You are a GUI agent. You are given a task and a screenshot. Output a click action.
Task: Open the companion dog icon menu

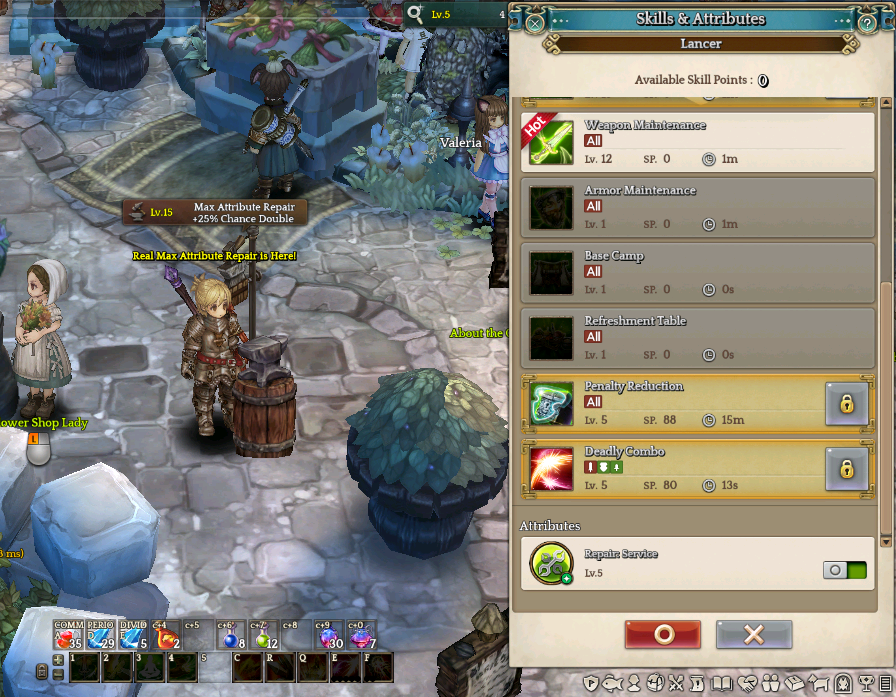tap(820, 685)
